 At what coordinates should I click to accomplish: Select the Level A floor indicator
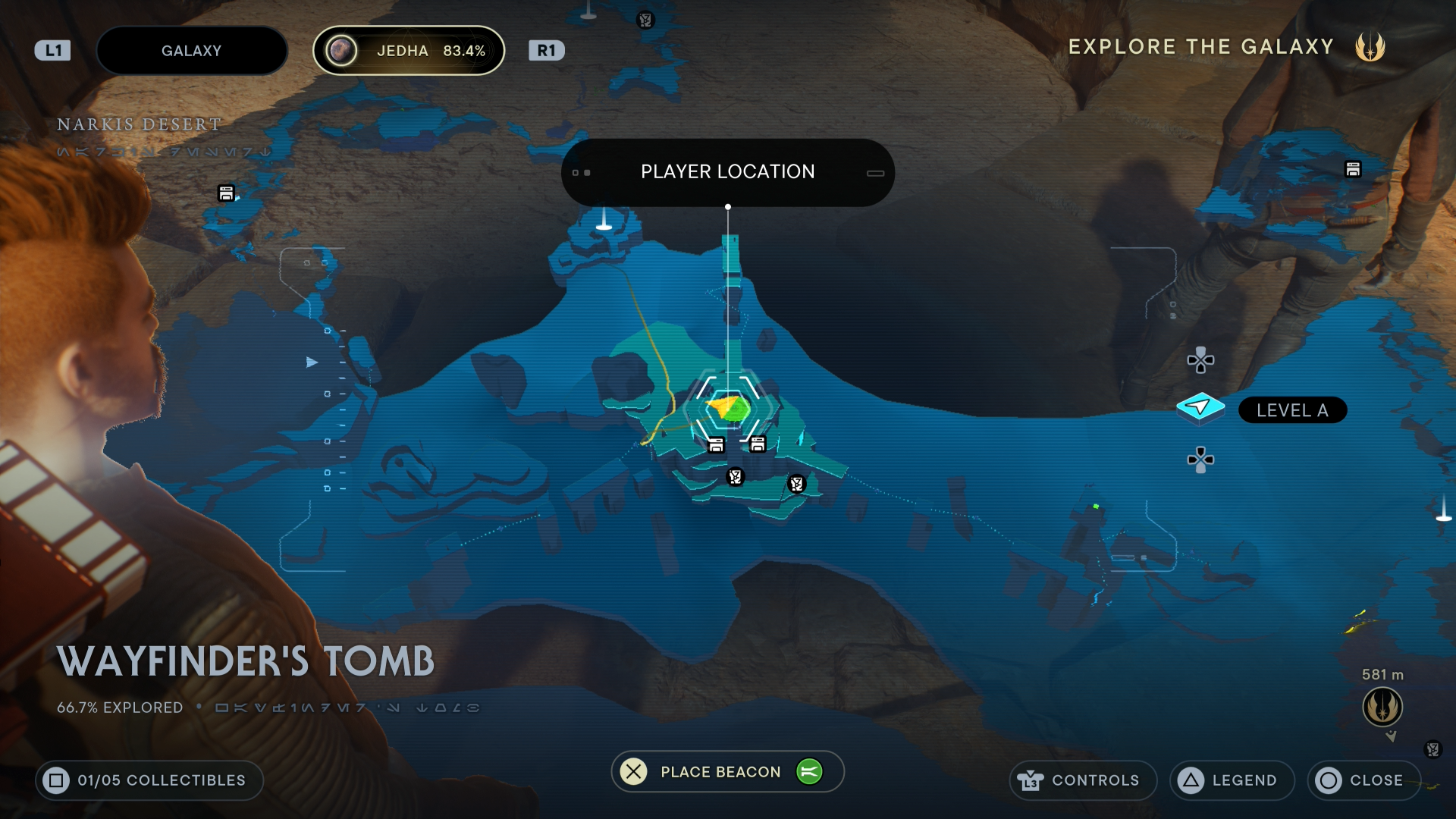point(1292,410)
